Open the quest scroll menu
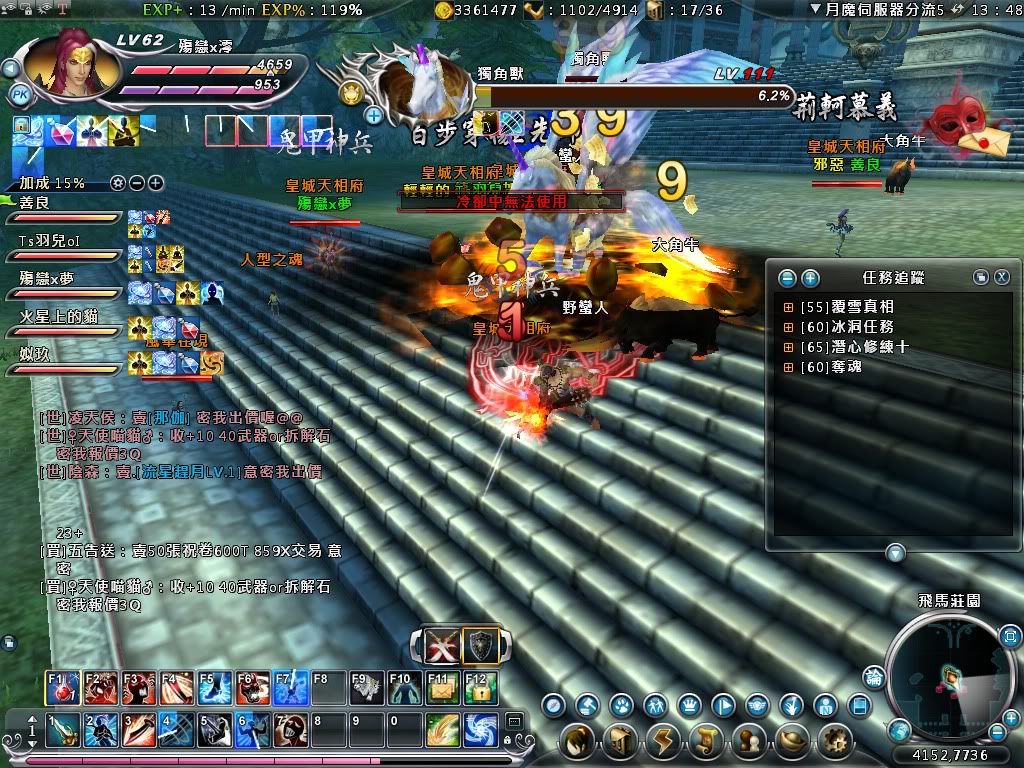Viewport: 1024px width, 768px height. (706, 742)
